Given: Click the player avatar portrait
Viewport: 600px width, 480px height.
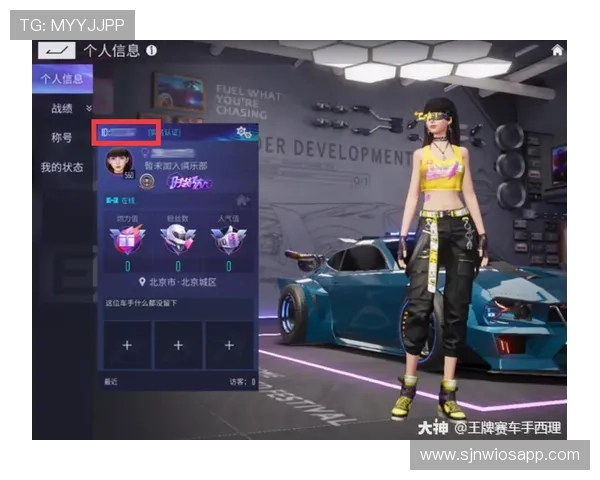Looking at the screenshot, I should (119, 162).
